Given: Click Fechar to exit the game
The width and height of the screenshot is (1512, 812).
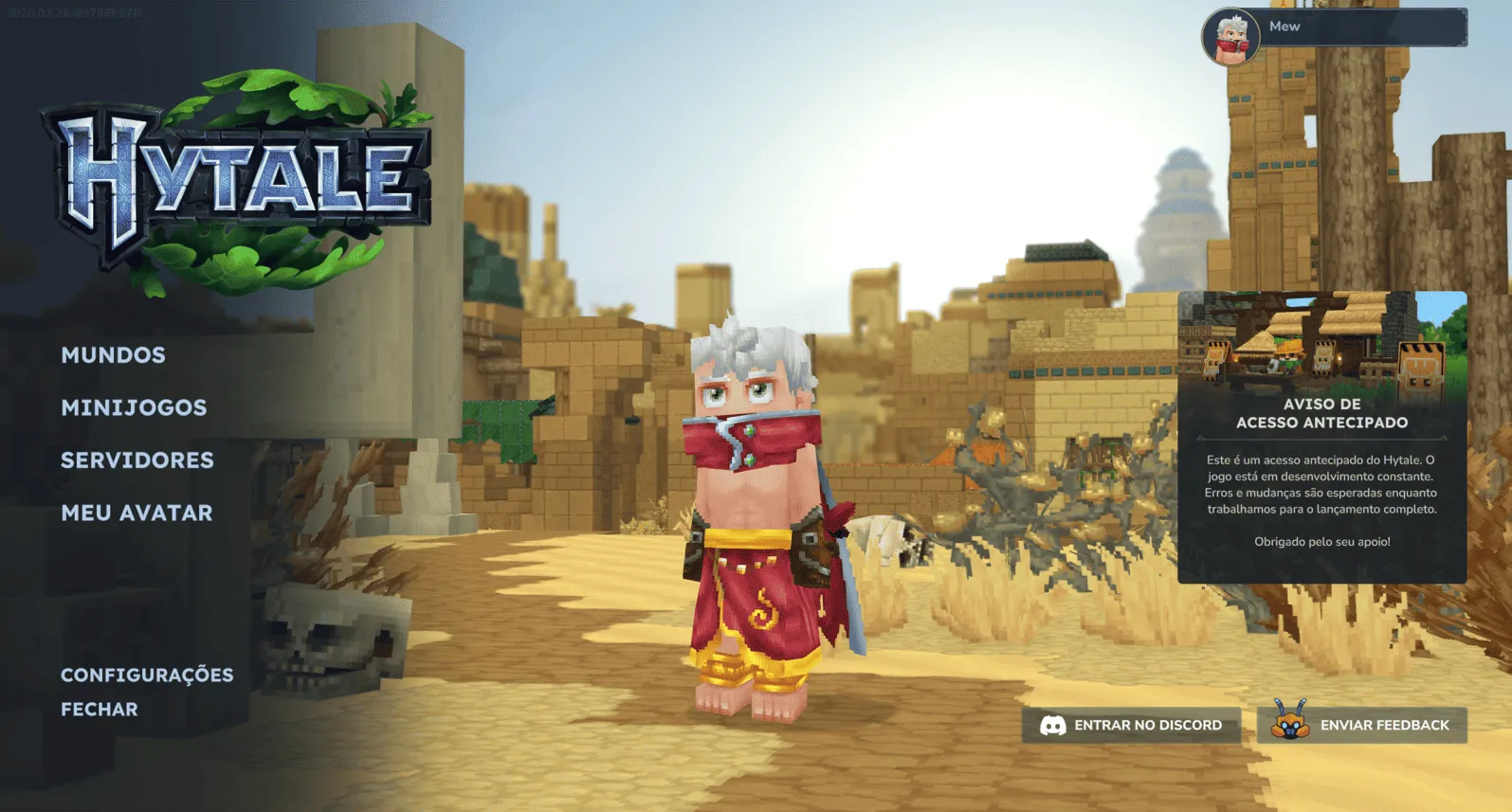Looking at the screenshot, I should click(x=99, y=709).
